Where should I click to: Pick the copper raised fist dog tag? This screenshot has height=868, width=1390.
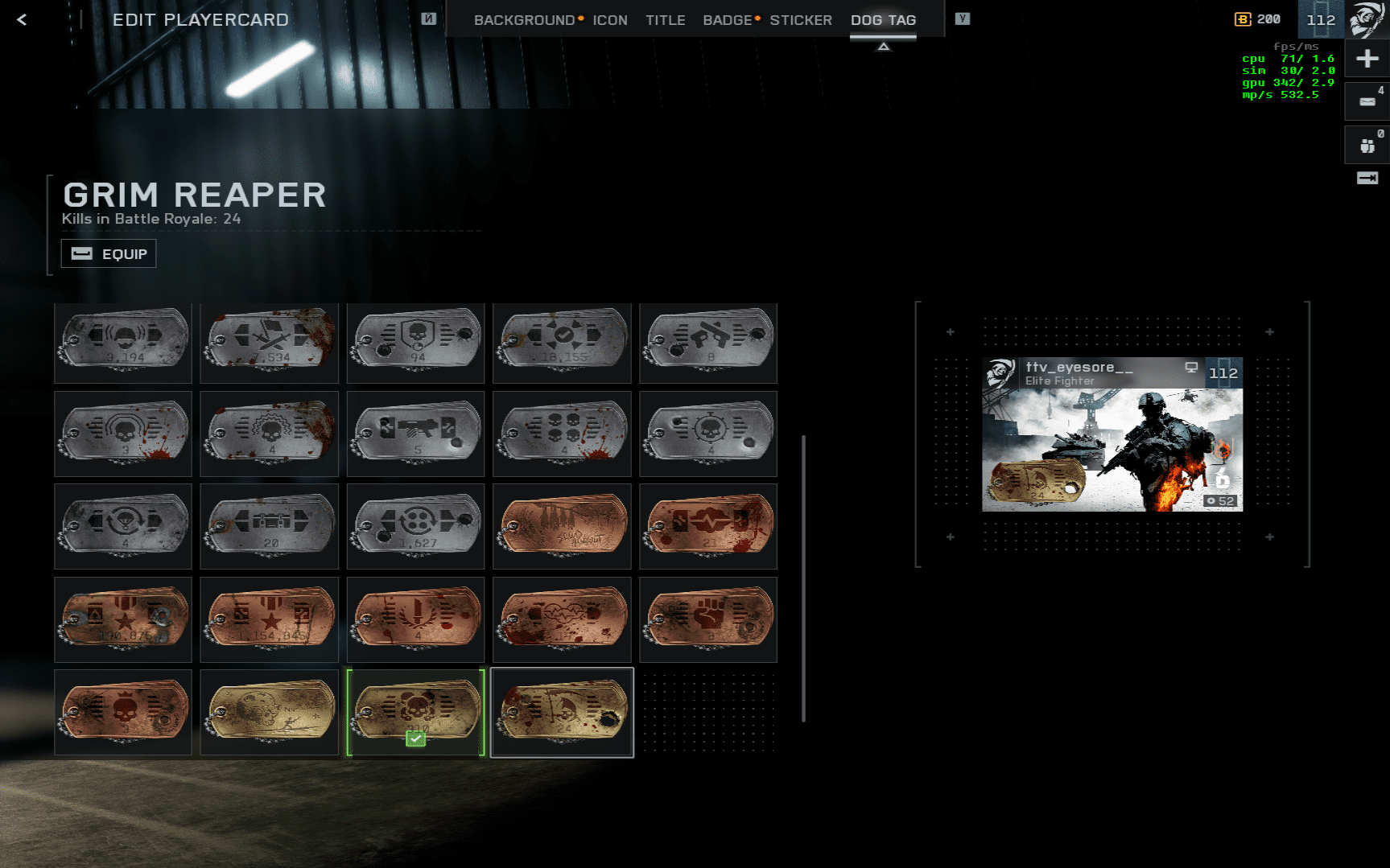click(708, 619)
